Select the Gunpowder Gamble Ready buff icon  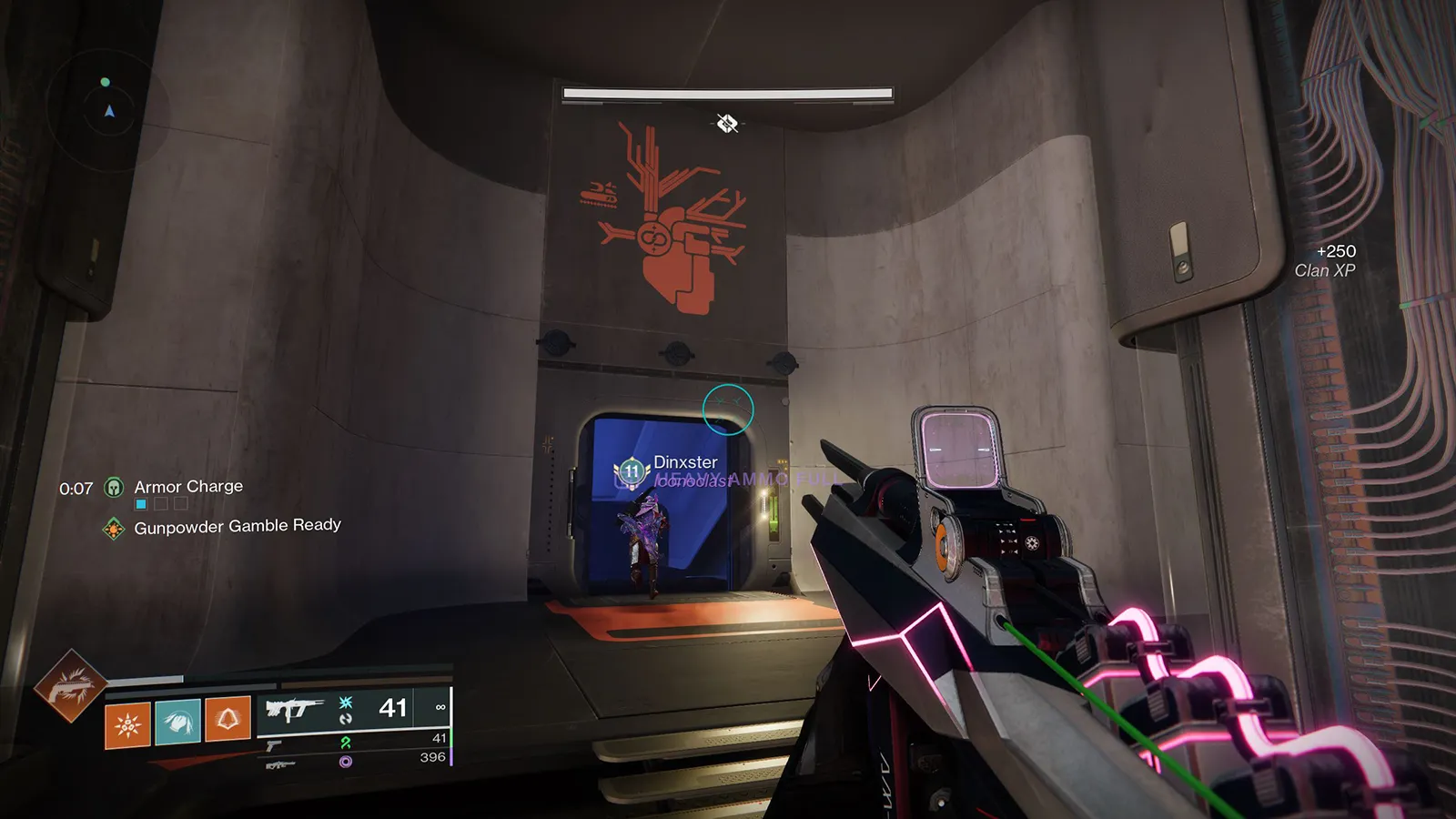(x=114, y=529)
